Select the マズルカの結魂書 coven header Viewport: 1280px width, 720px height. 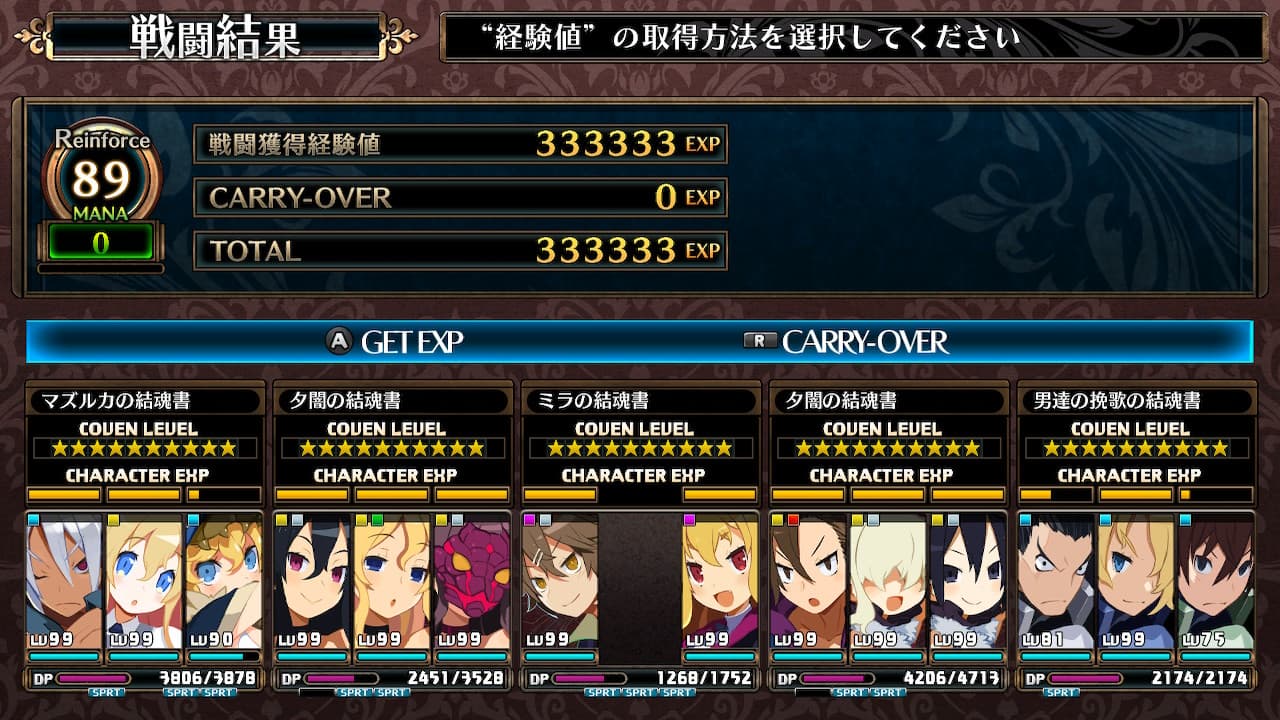coord(146,401)
